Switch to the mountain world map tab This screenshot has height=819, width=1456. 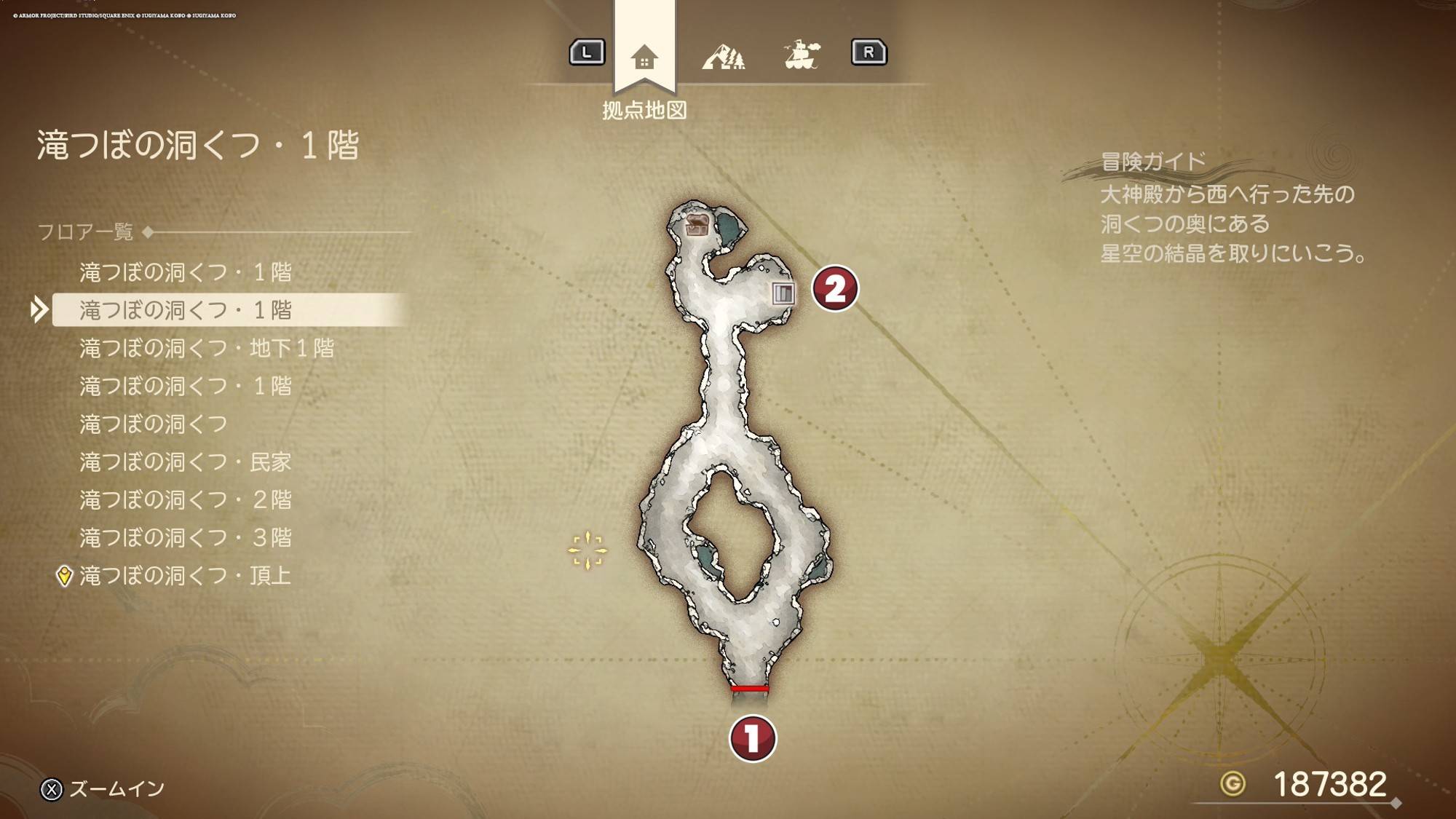(723, 56)
